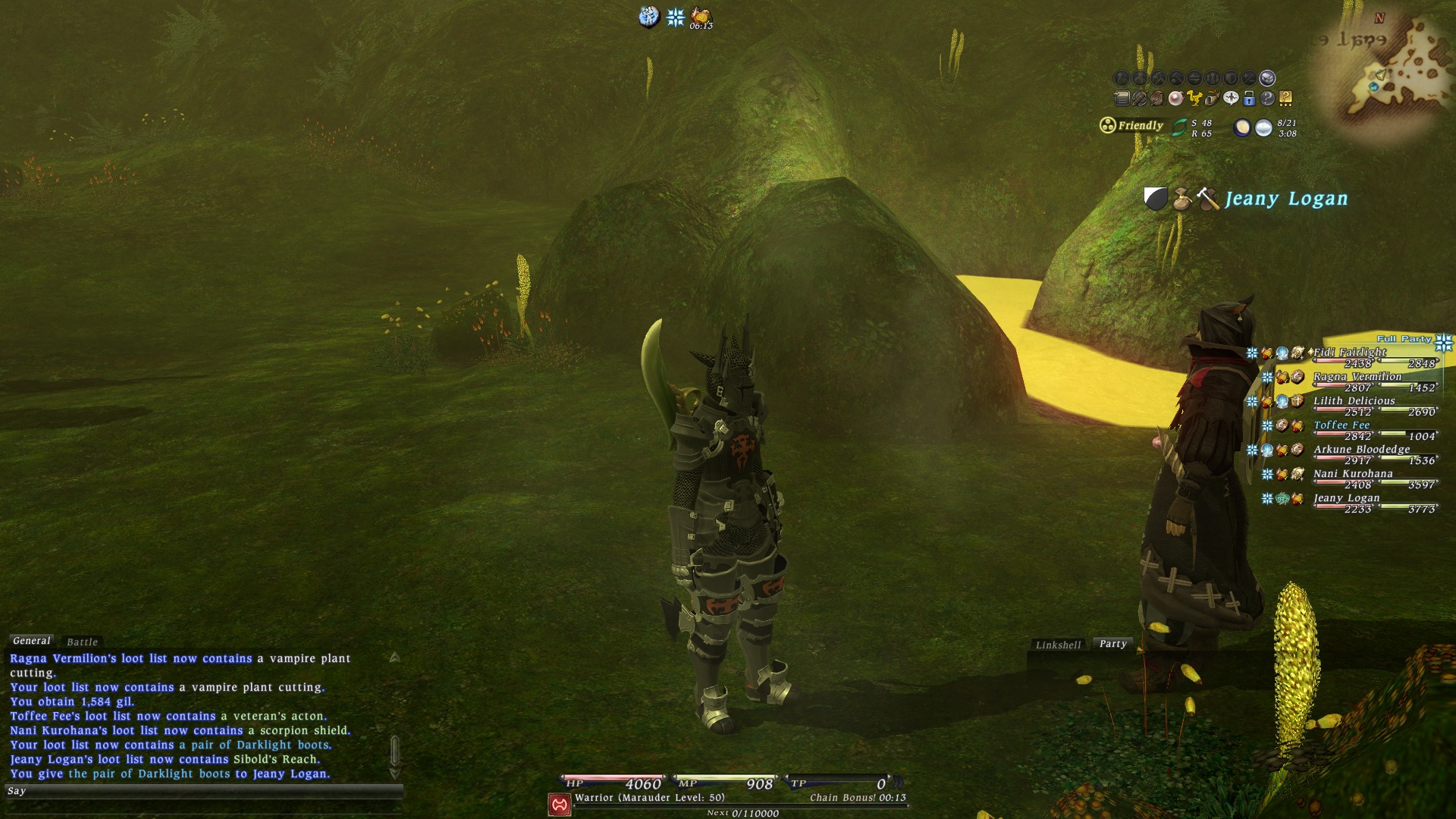Open the brown bag inventory icon

1157,99
